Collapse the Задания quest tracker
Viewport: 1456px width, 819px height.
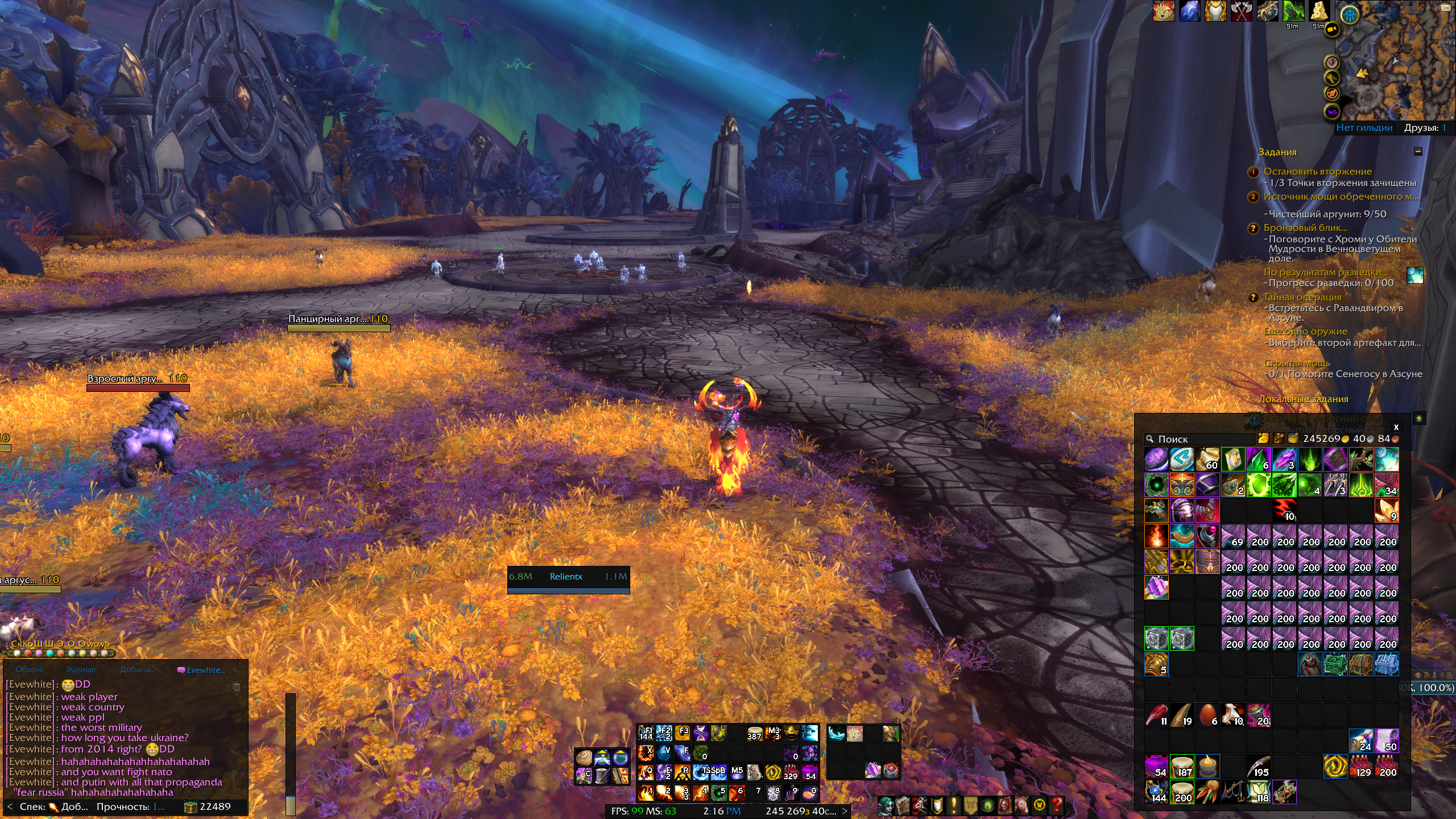(1418, 152)
